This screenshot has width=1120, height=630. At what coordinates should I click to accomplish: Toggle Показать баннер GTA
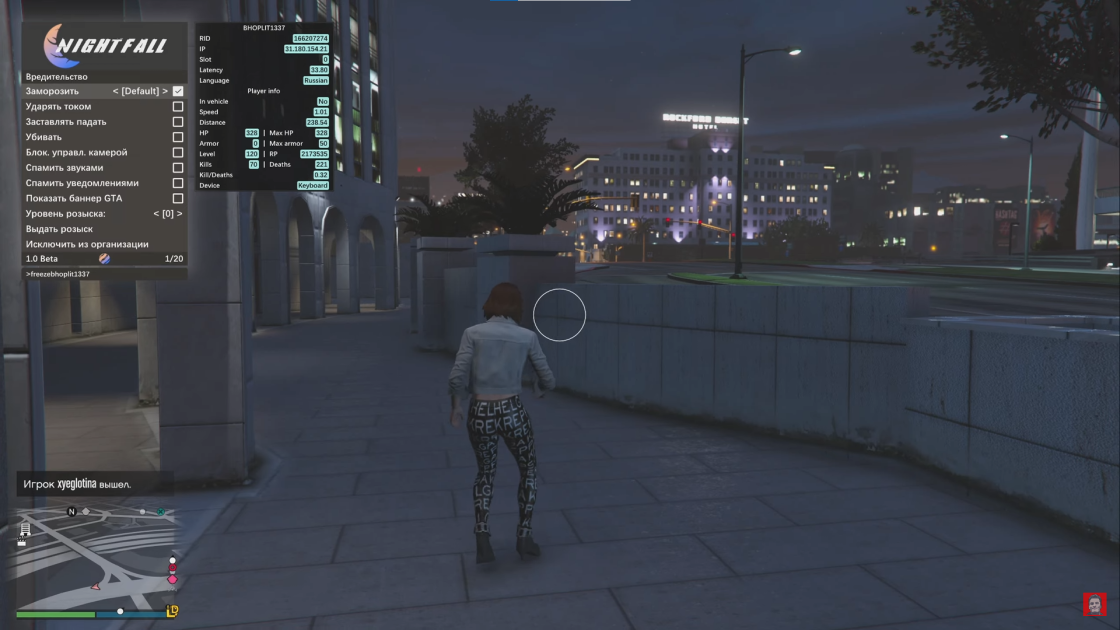click(x=178, y=198)
